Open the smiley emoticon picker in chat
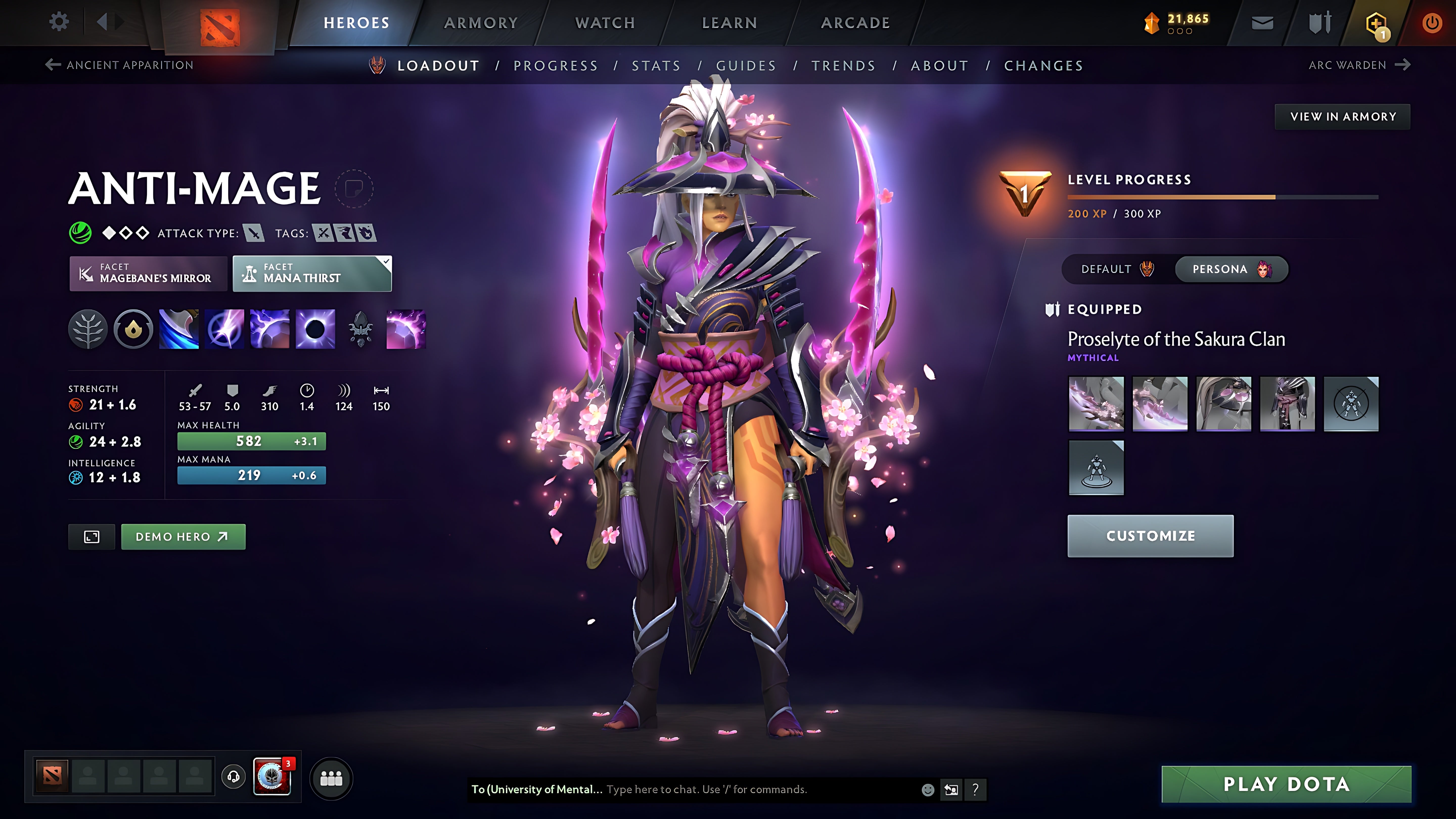This screenshot has width=1456, height=819. [928, 790]
